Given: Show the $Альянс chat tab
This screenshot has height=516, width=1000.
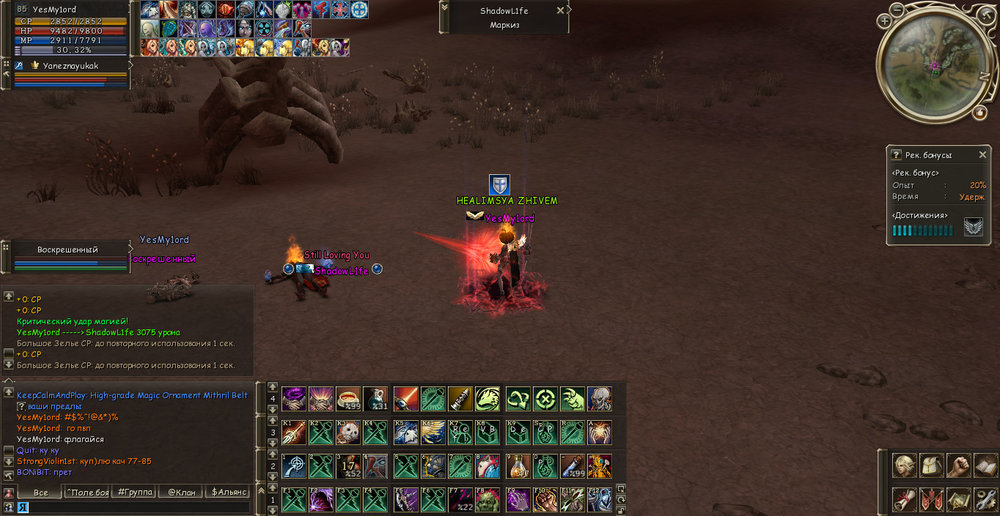Looking at the screenshot, I should click(x=227, y=492).
